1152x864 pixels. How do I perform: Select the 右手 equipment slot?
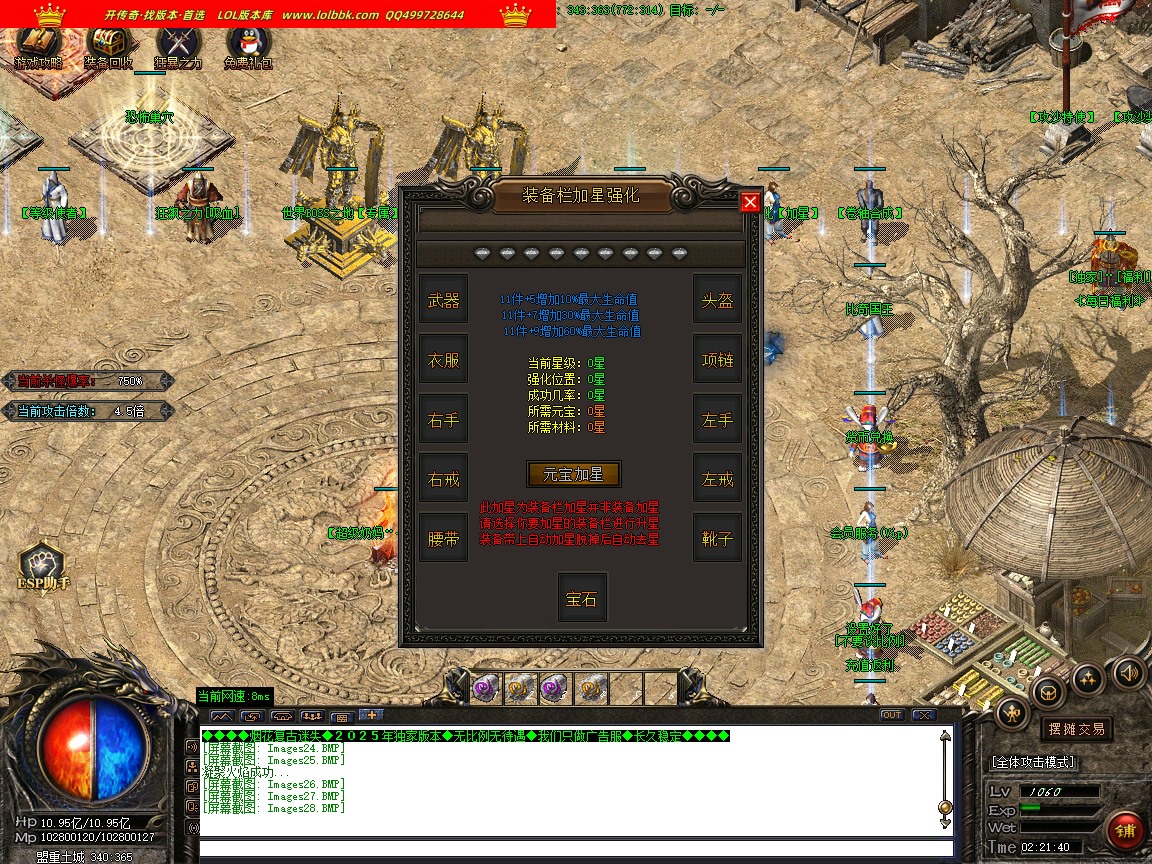(x=443, y=420)
